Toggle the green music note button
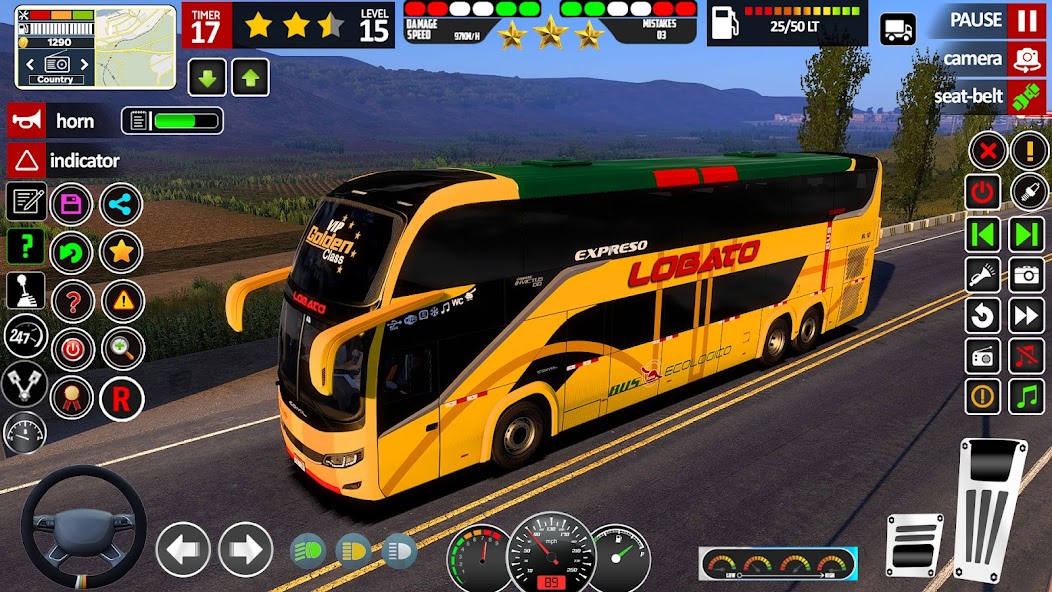Viewport: 1052px width, 592px height. pyautogui.click(x=1026, y=396)
